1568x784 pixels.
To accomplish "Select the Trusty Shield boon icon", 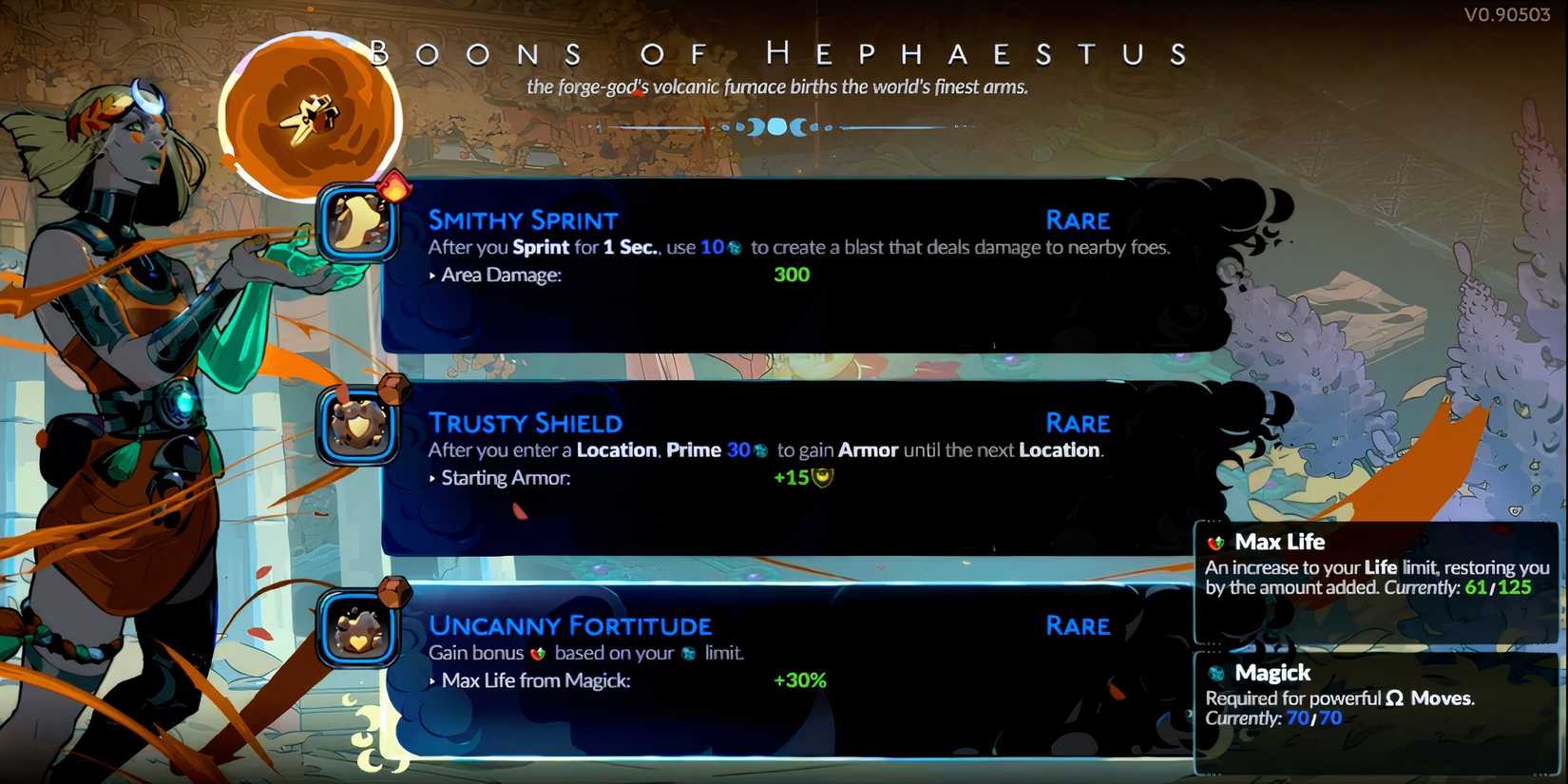I will 359,426.
